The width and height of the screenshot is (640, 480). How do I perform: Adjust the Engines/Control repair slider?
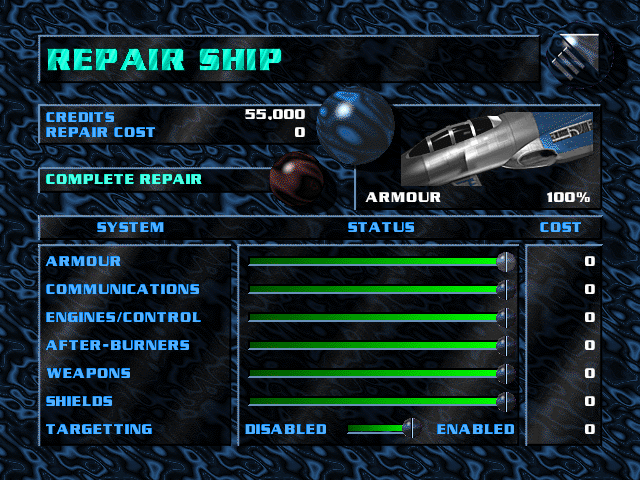[x=505, y=318]
